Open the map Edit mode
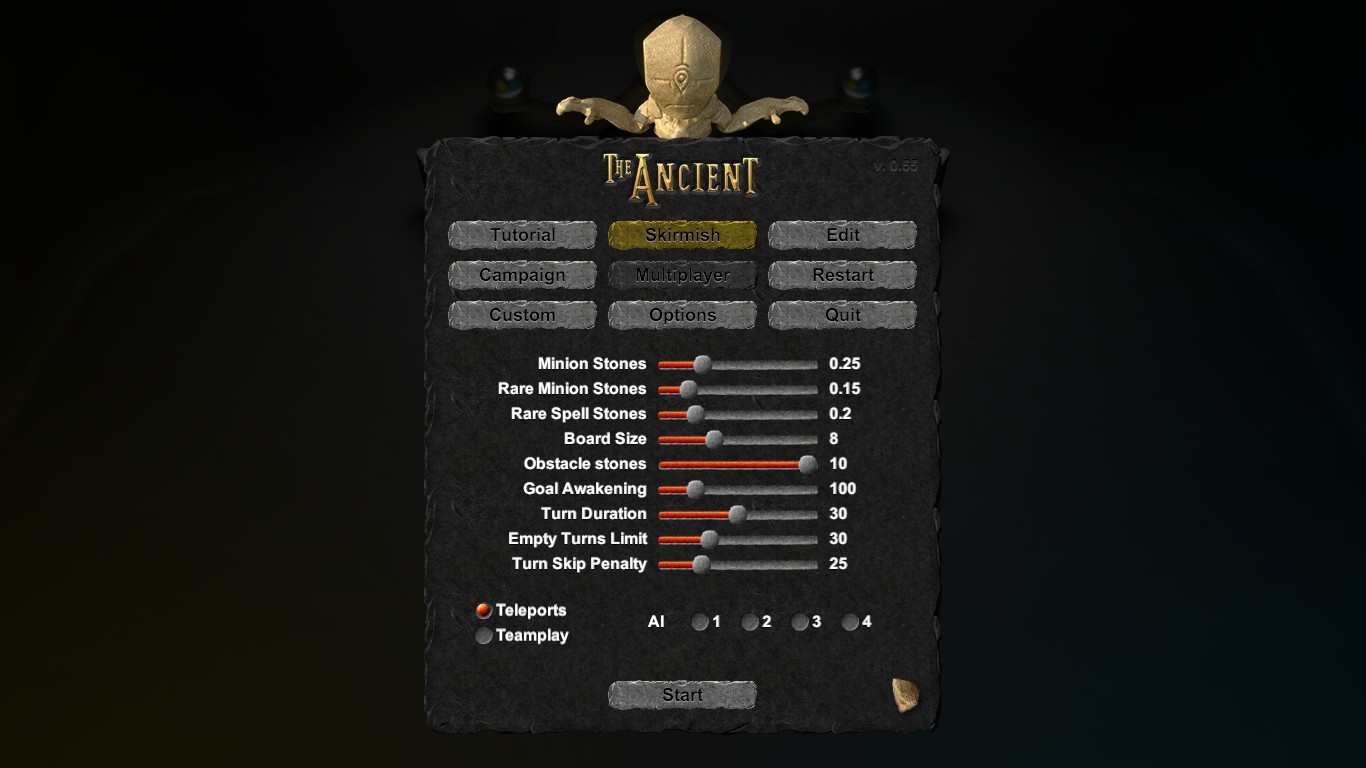 click(841, 235)
